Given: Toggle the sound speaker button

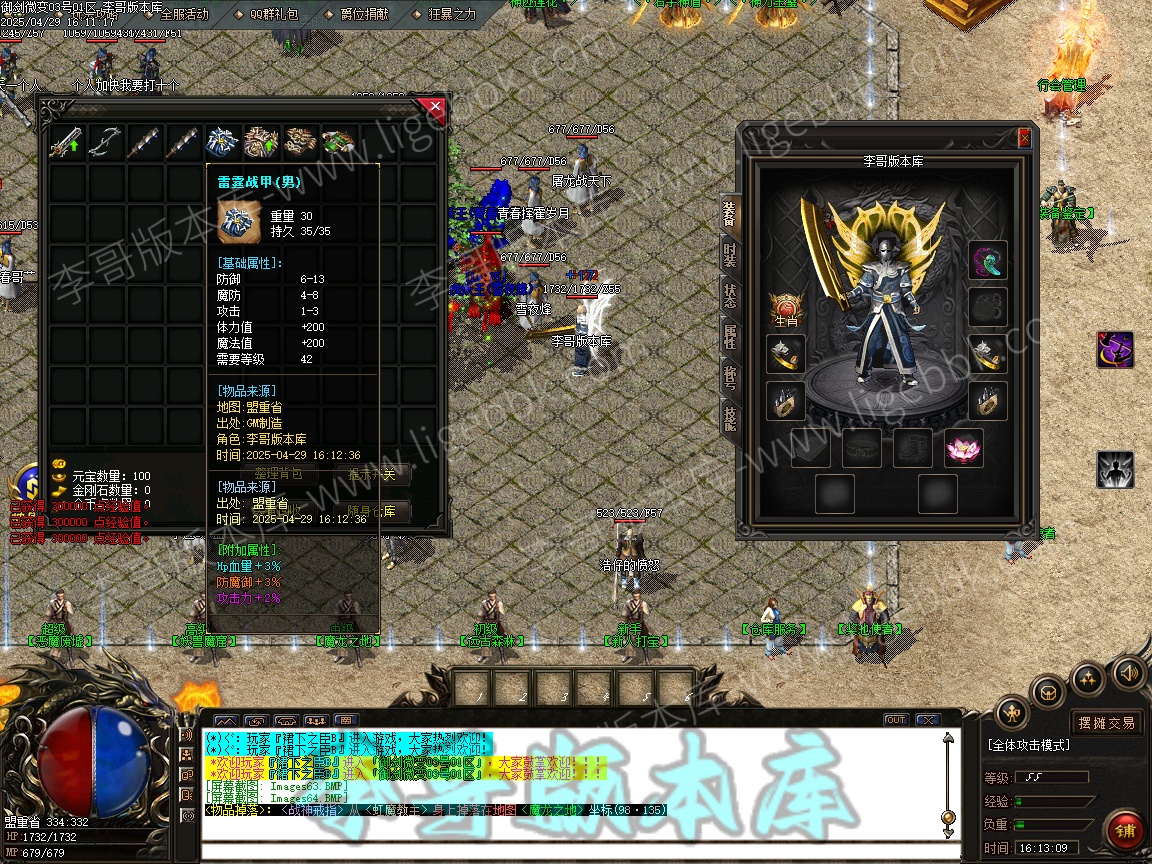Looking at the screenshot, I should (1129, 671).
